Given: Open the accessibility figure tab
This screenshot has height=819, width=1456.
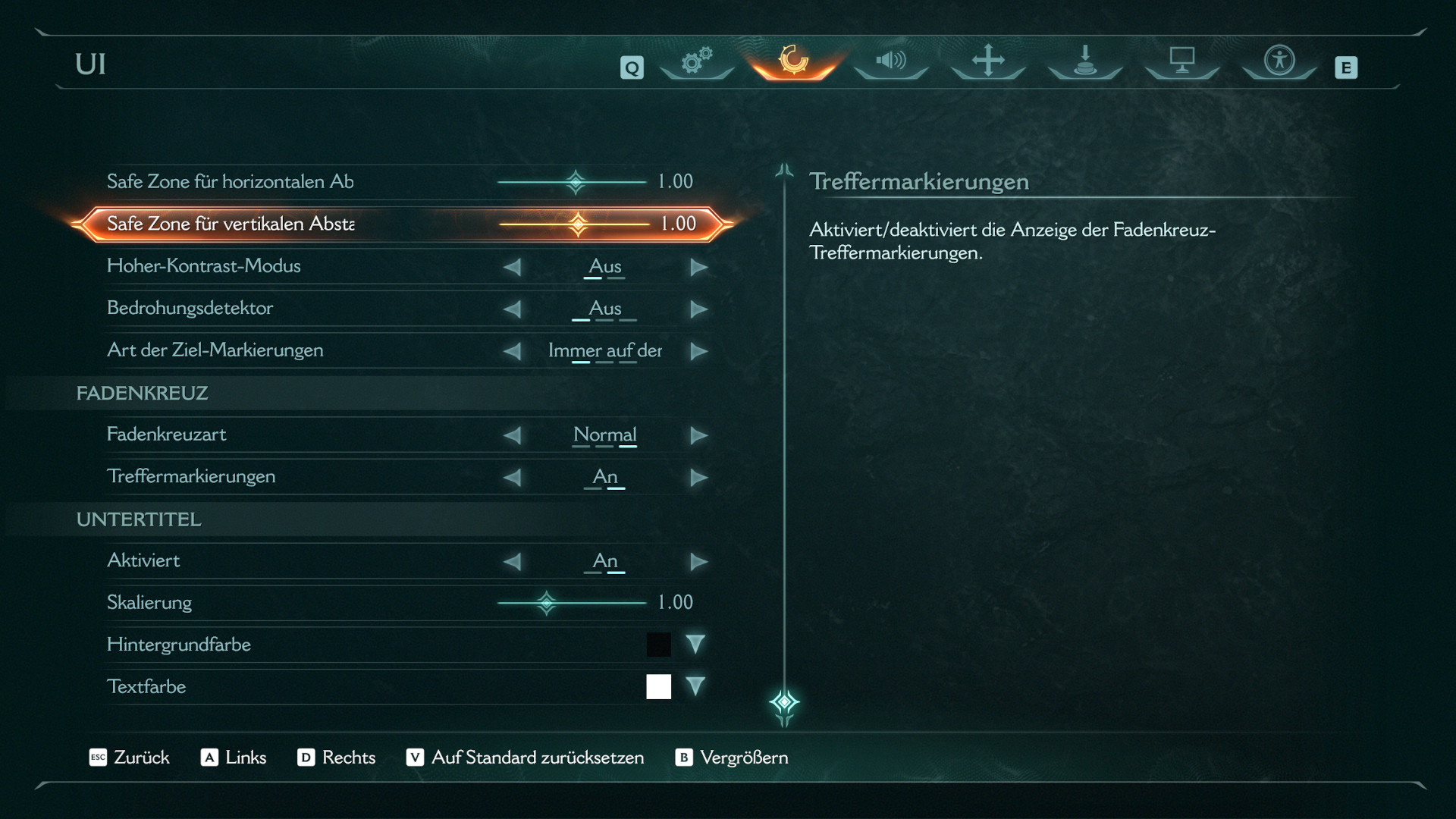Looking at the screenshot, I should point(1279,61).
